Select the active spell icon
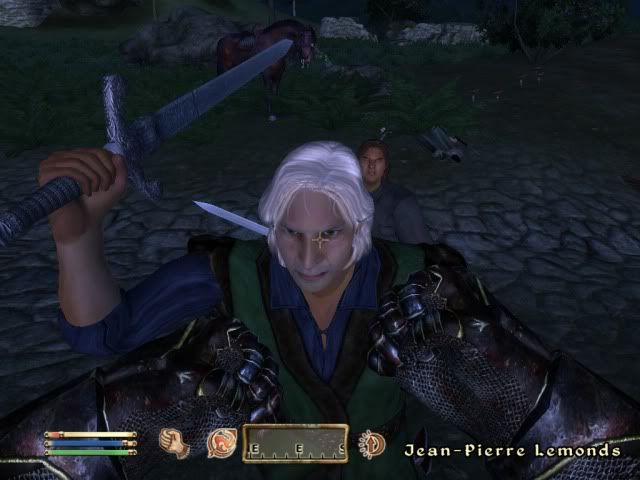 (x=220, y=443)
